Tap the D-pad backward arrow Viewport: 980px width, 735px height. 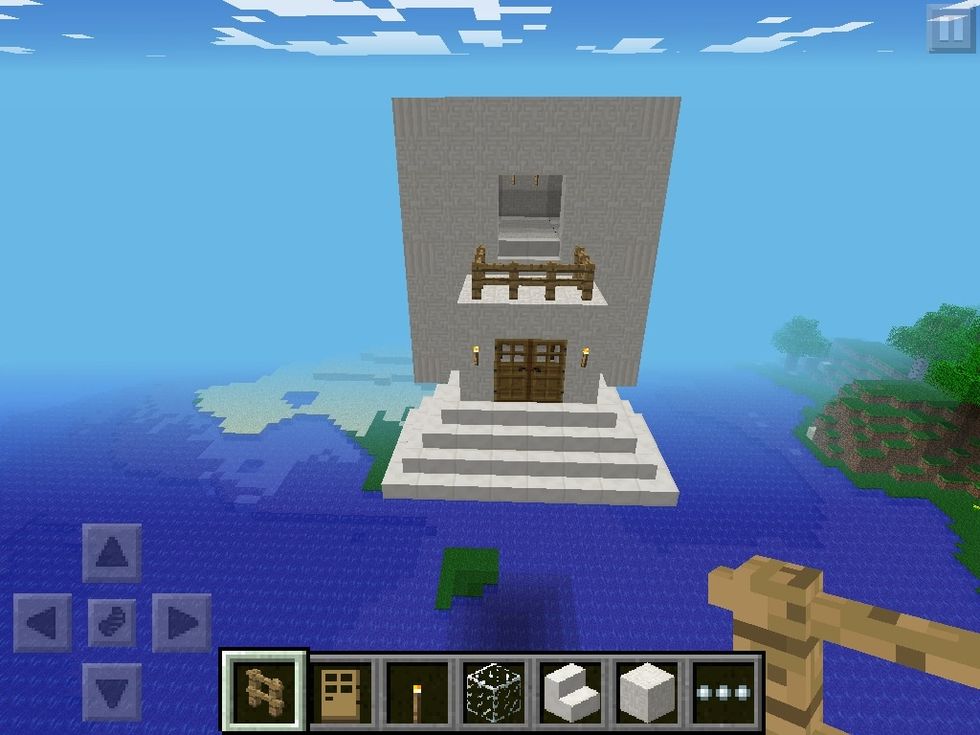pyautogui.click(x=111, y=691)
